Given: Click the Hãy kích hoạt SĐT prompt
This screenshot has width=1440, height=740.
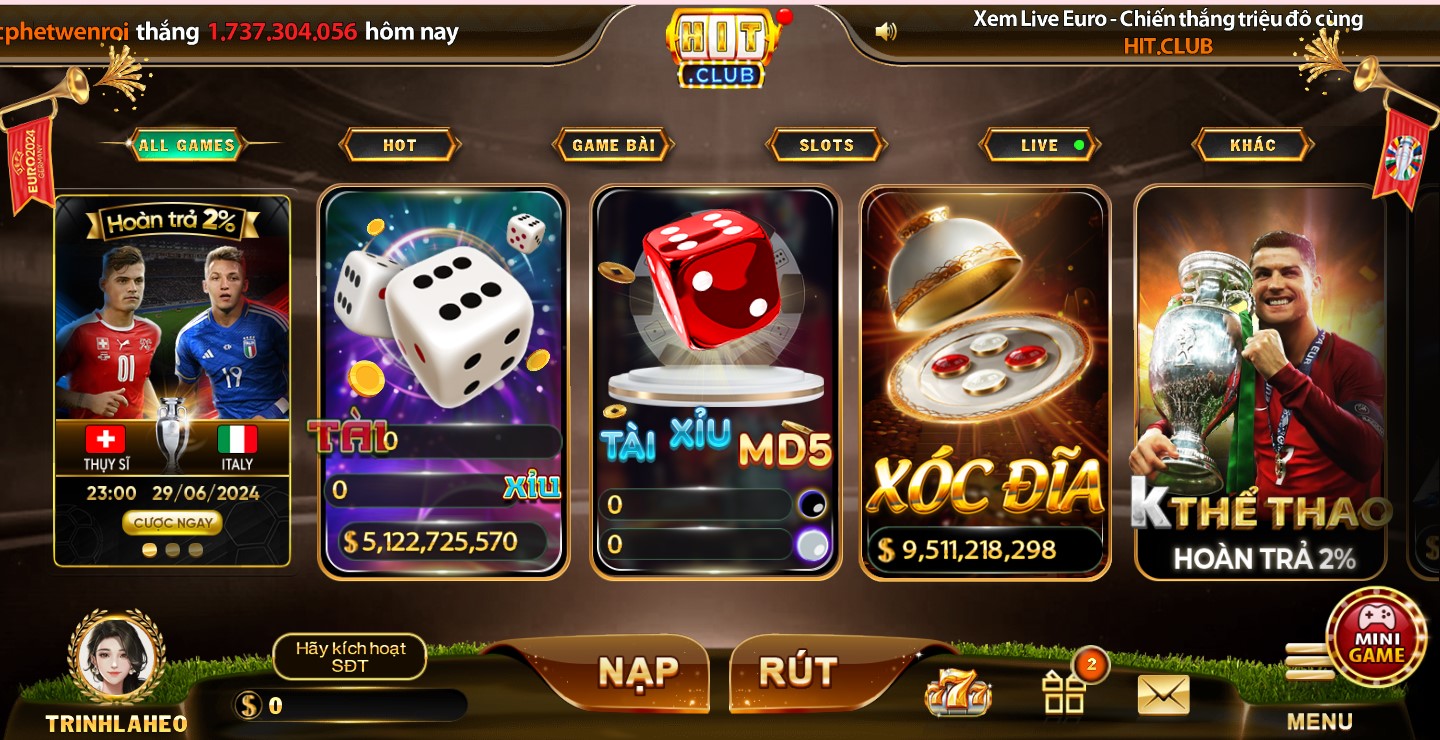Looking at the screenshot, I should 349,656.
